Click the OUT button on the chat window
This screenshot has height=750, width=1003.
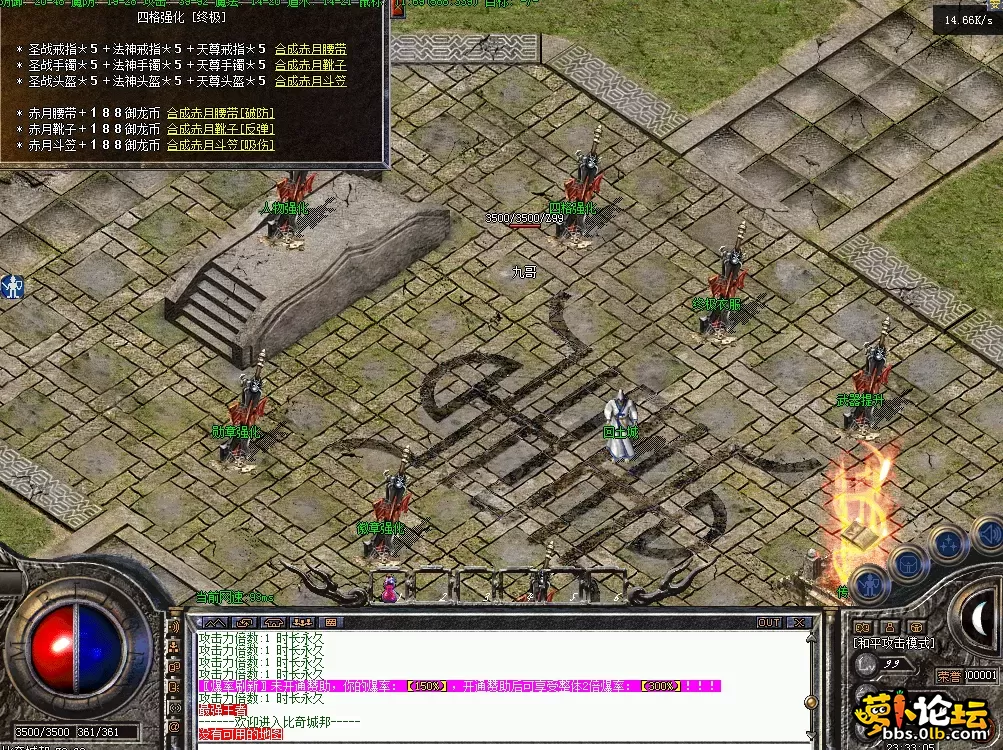click(x=768, y=622)
